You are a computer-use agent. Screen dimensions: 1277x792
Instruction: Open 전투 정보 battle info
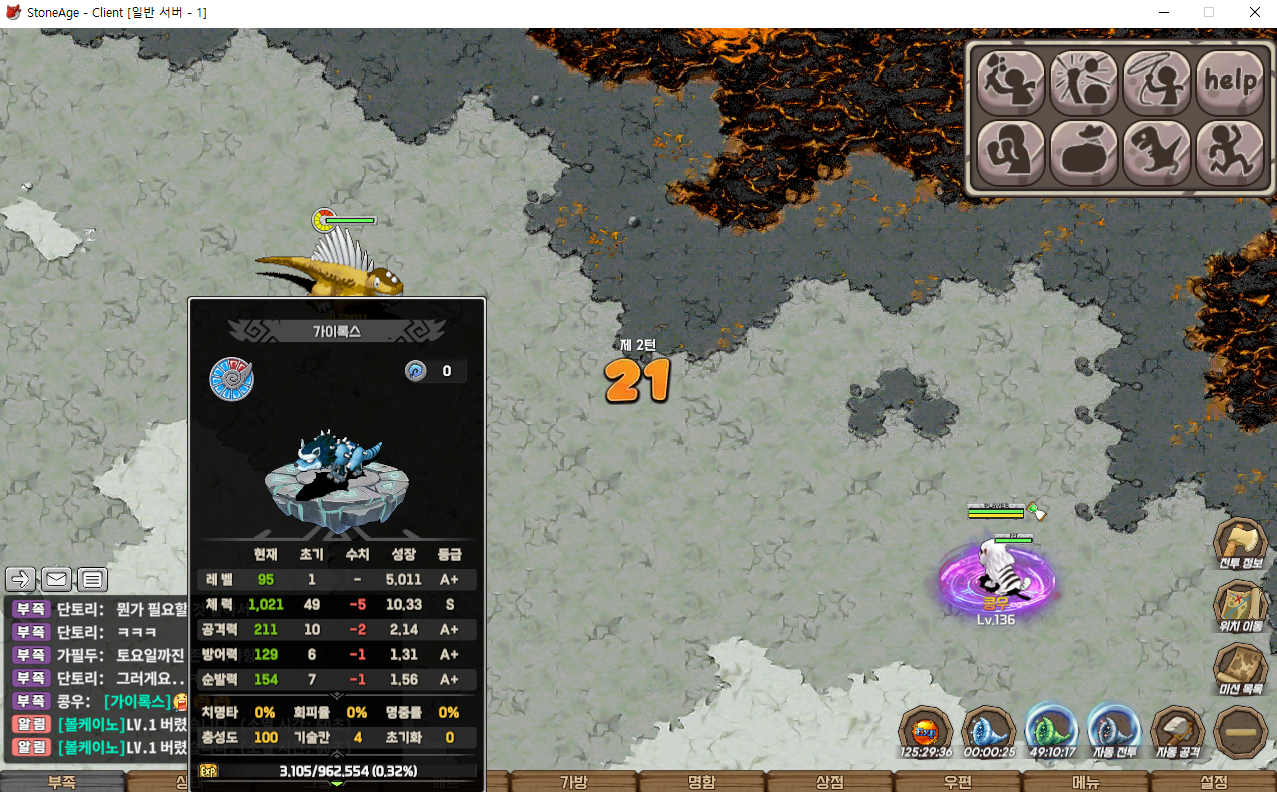pos(1241,546)
